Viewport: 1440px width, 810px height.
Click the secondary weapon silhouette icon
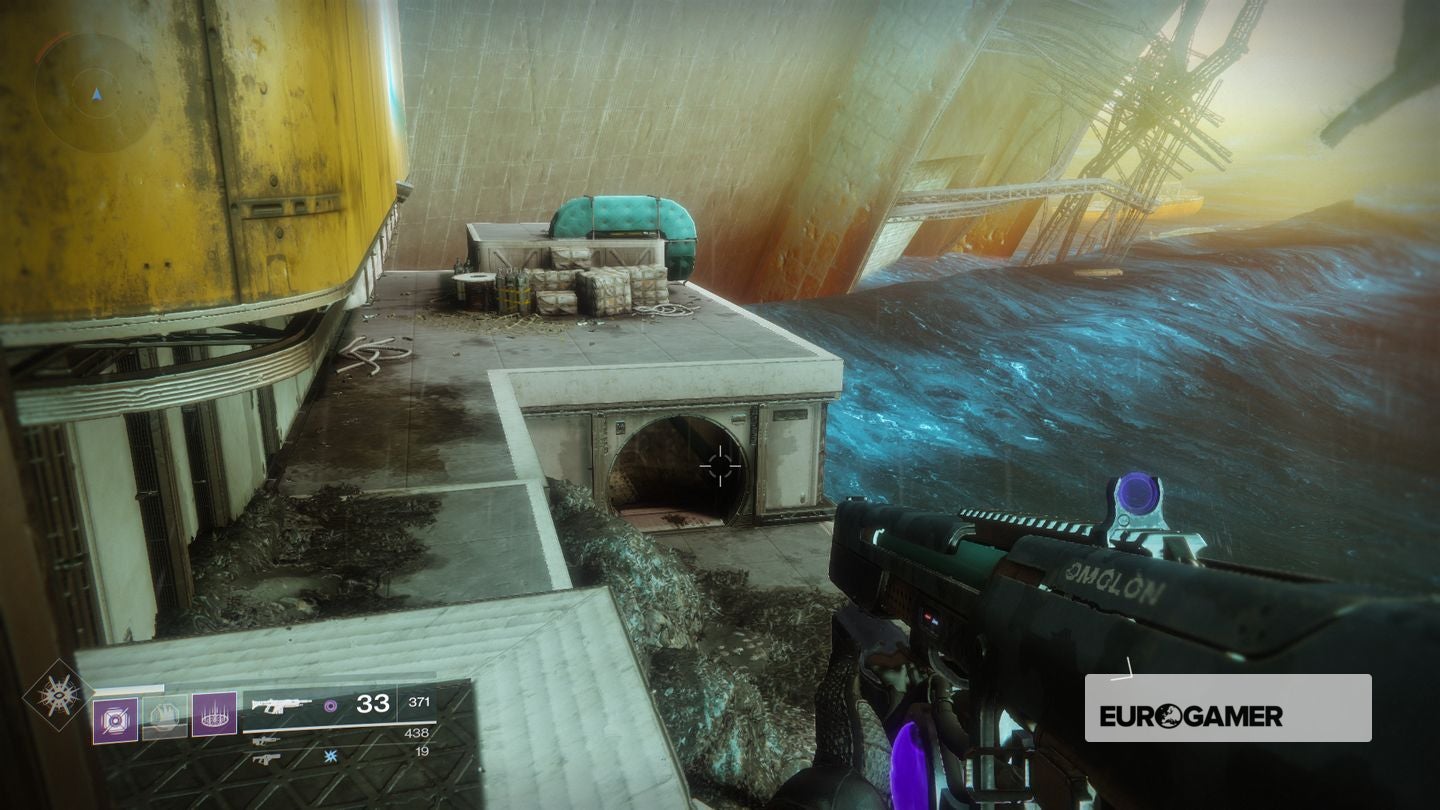[265, 742]
